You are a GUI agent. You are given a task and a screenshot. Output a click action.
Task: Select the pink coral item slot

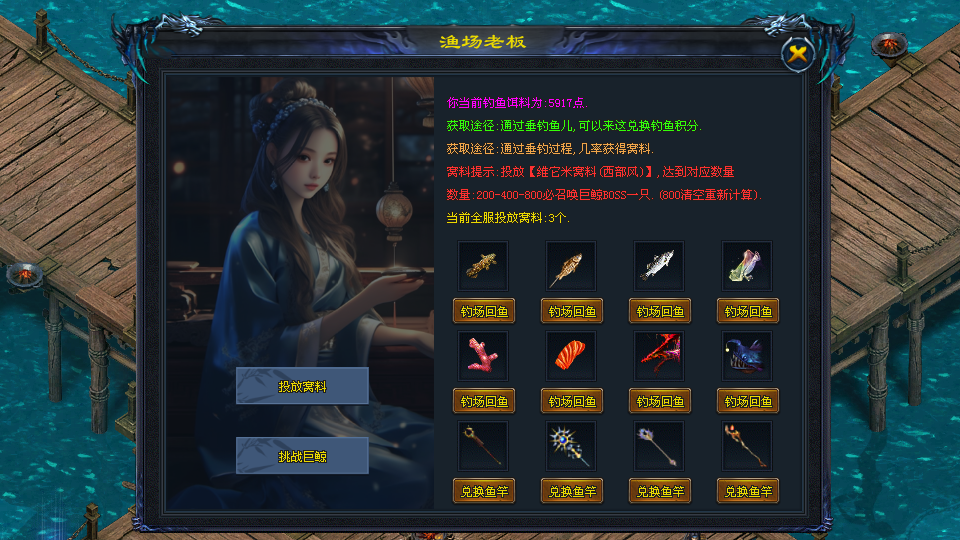coord(484,355)
